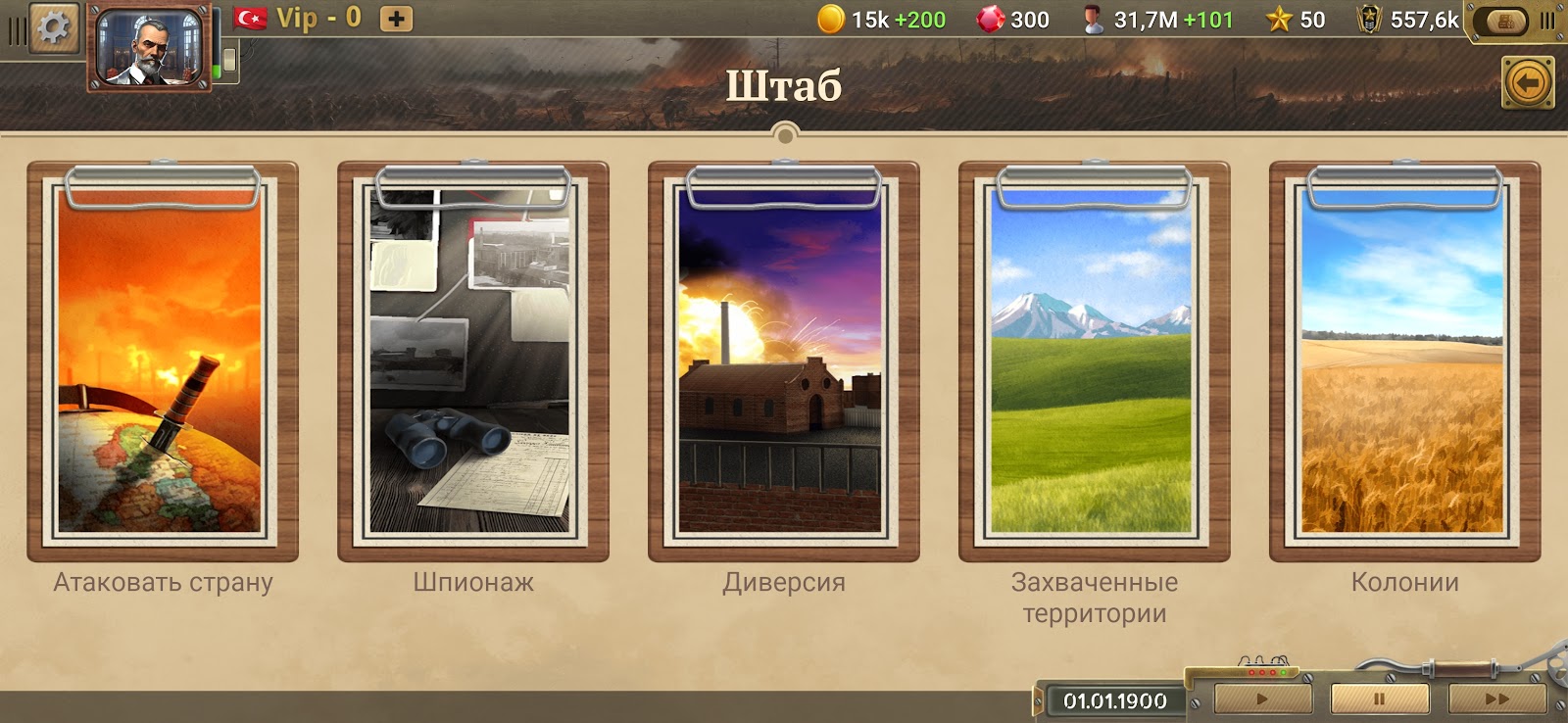Open the leader portrait profile
1568x723 pixels.
[151, 47]
